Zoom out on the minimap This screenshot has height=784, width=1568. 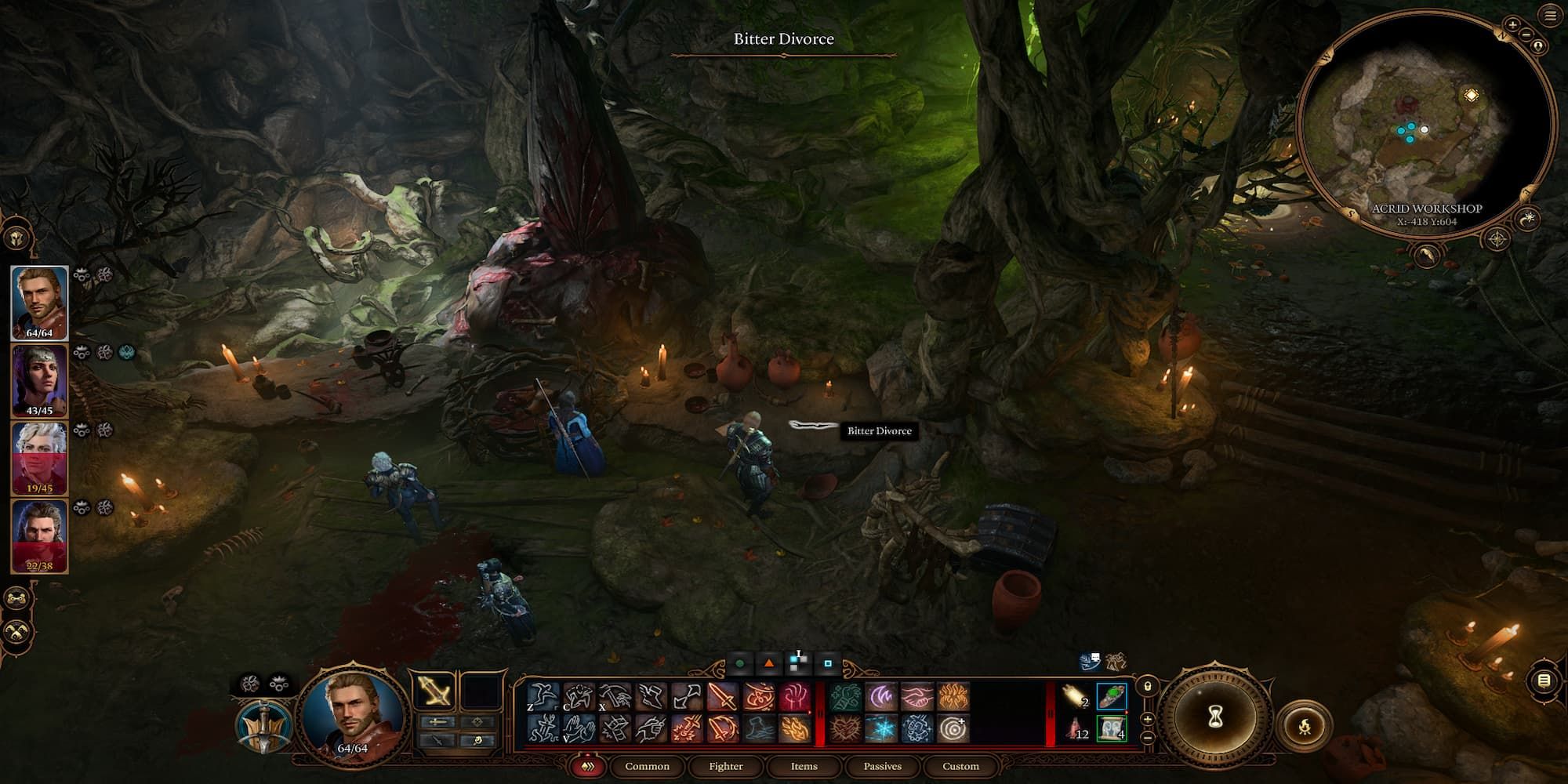[1526, 35]
